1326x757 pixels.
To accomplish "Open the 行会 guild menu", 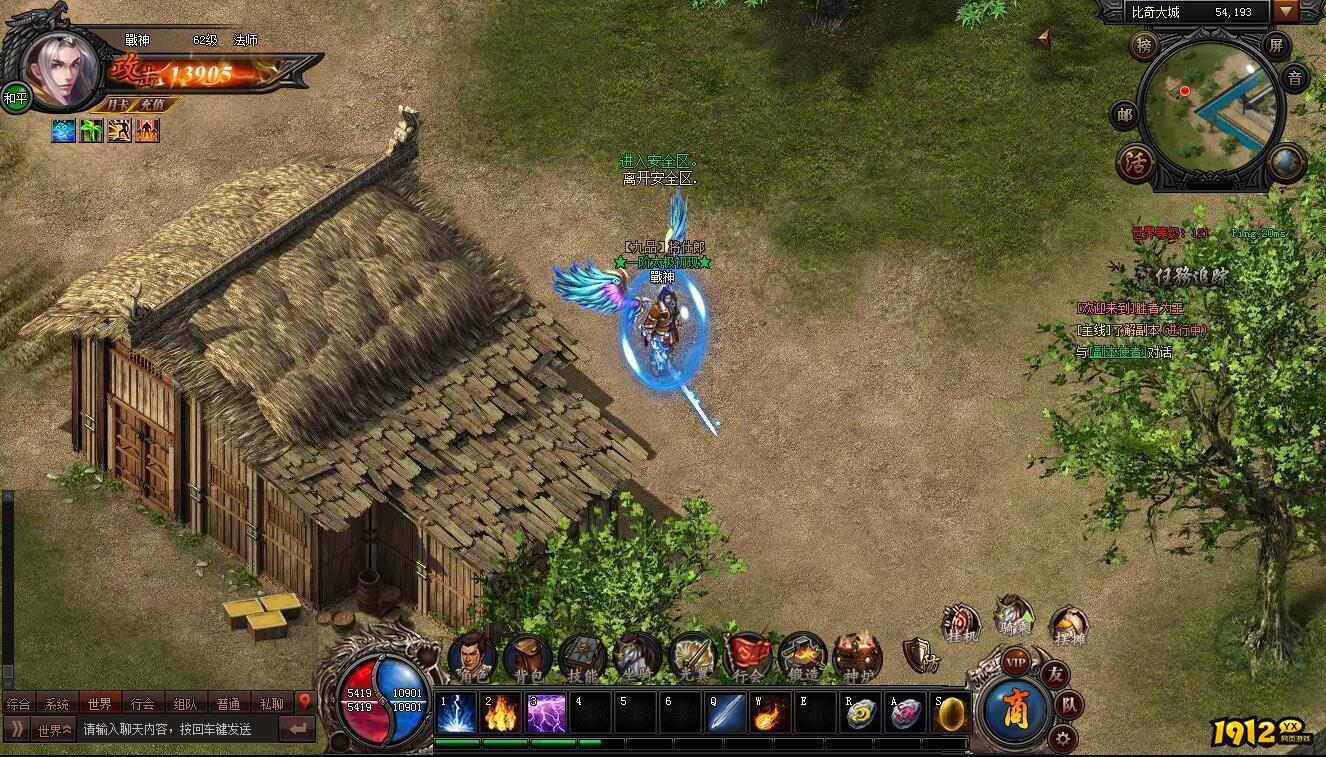I will 748,657.
